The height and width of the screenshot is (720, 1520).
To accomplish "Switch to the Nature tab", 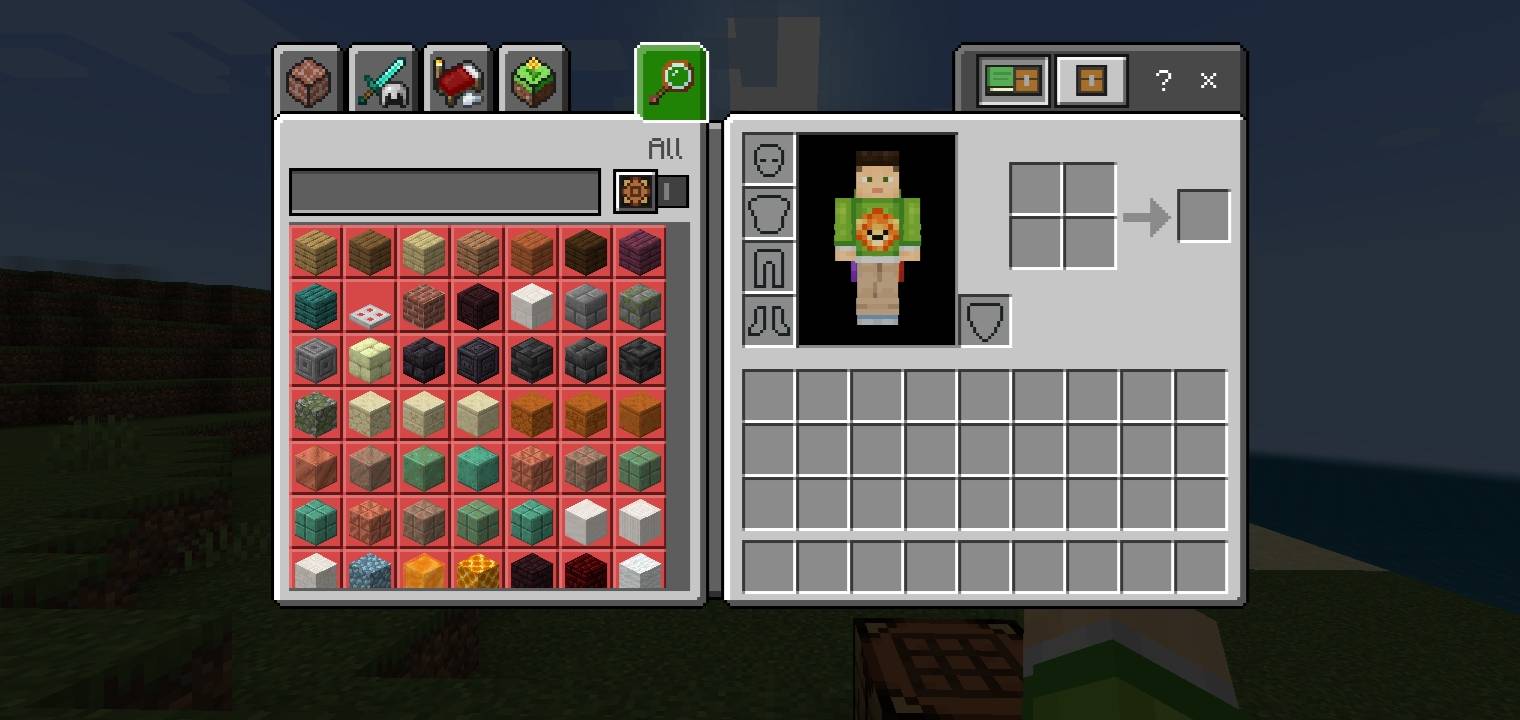I will [x=531, y=82].
